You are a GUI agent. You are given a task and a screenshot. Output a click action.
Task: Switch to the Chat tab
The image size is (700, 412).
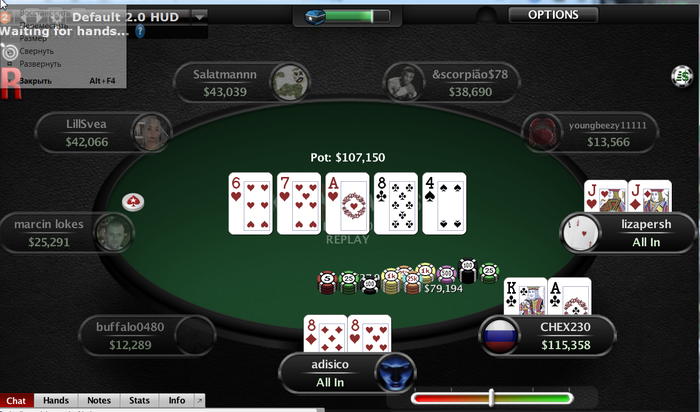pyautogui.click(x=17, y=401)
